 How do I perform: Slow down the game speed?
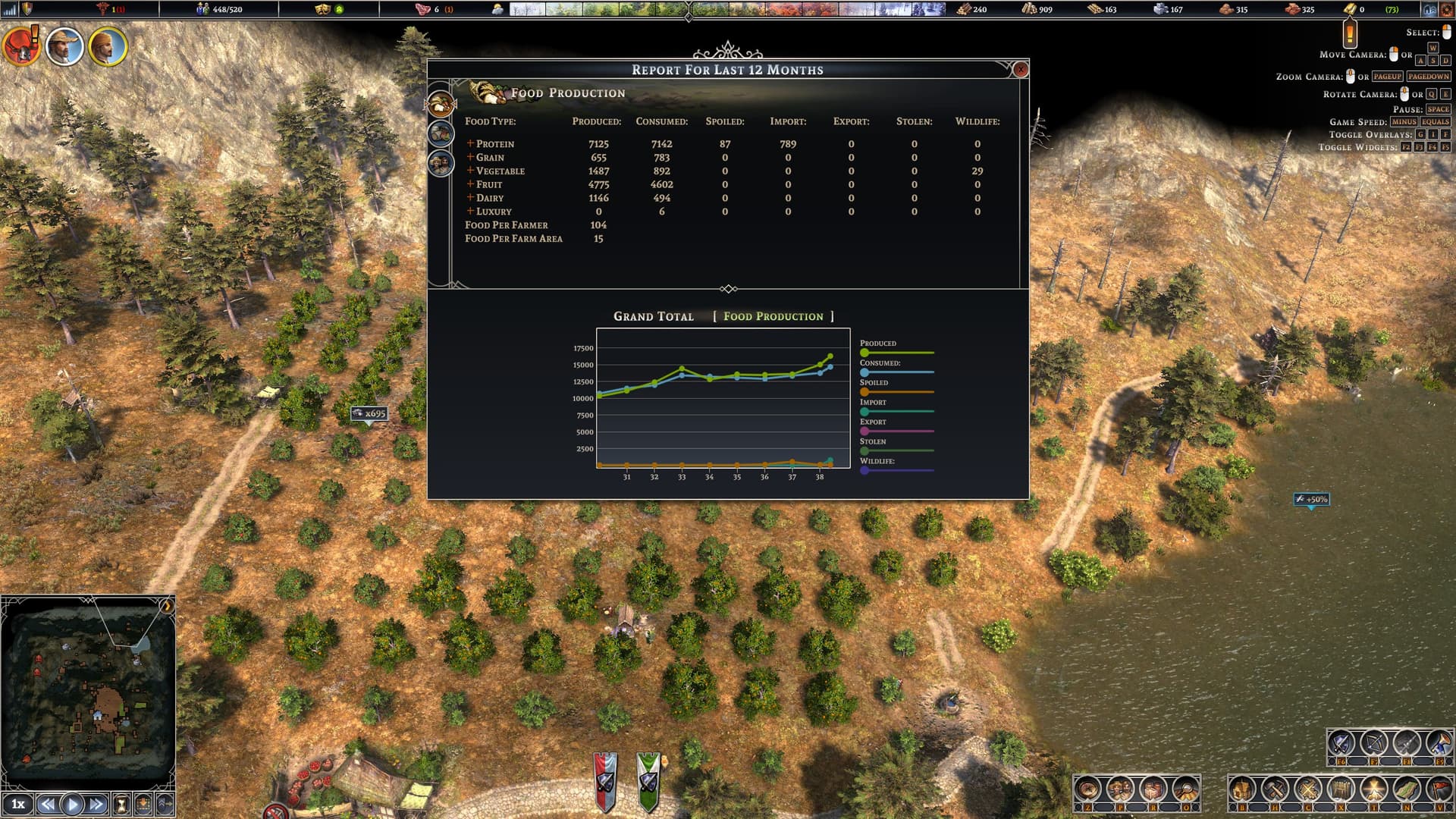click(47, 805)
